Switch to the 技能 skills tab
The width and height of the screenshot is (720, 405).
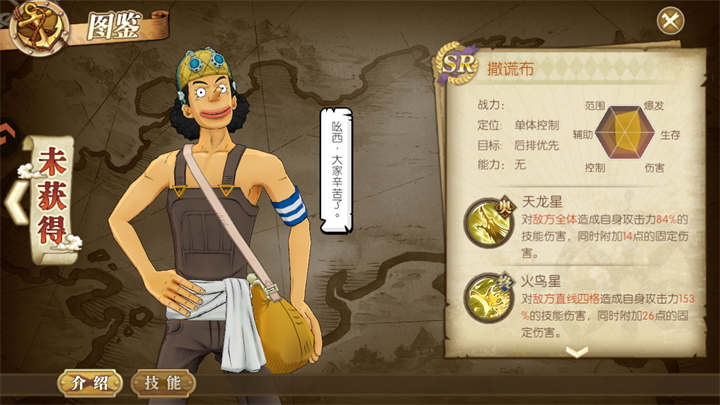point(162,382)
